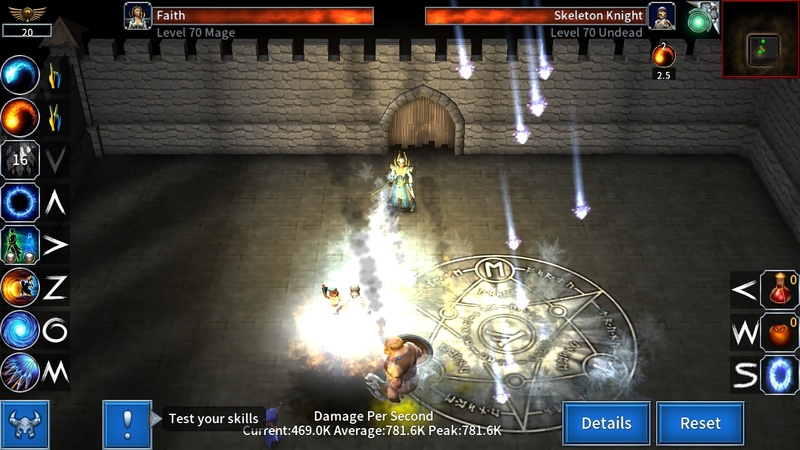
Task: Reset the damage per second test
Action: click(x=700, y=423)
